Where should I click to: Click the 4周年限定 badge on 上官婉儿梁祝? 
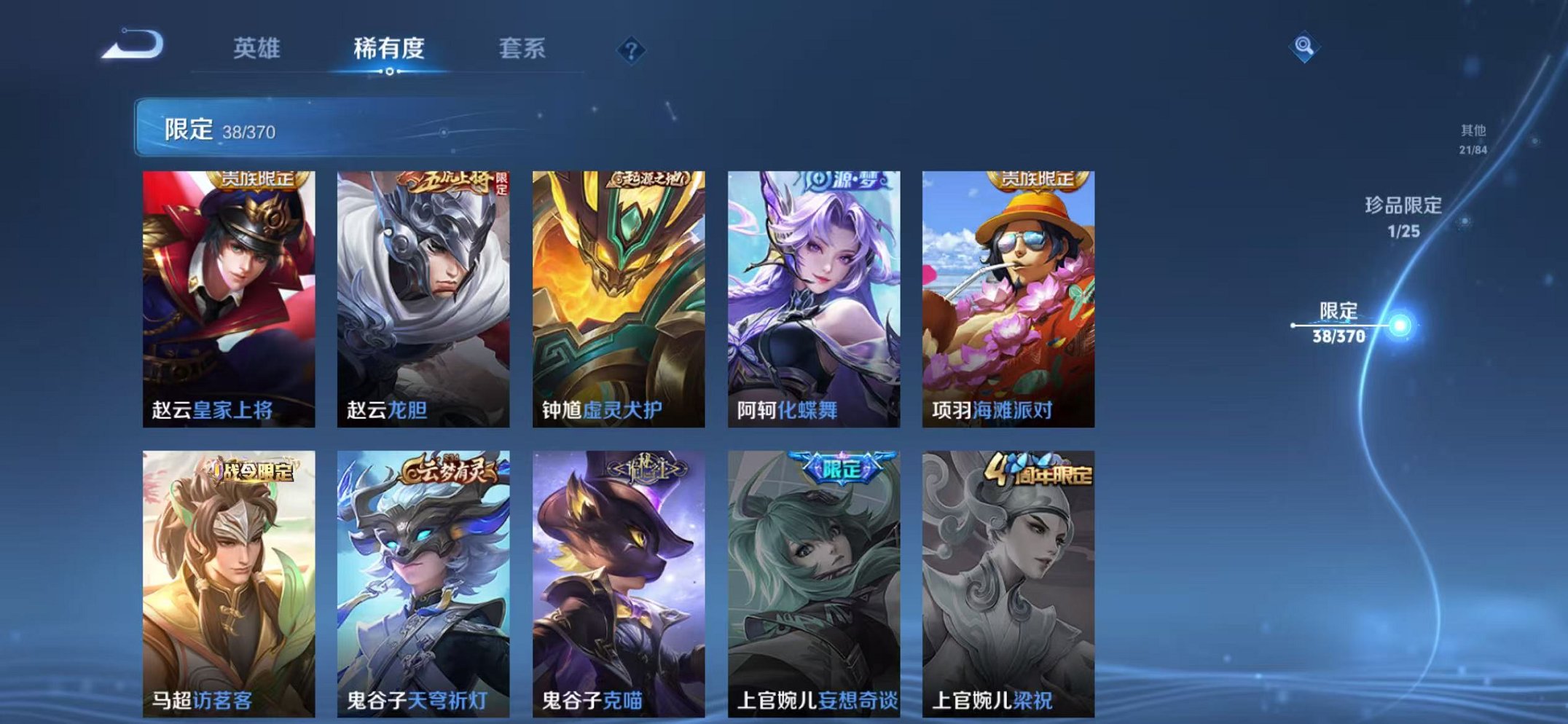[x=1042, y=471]
